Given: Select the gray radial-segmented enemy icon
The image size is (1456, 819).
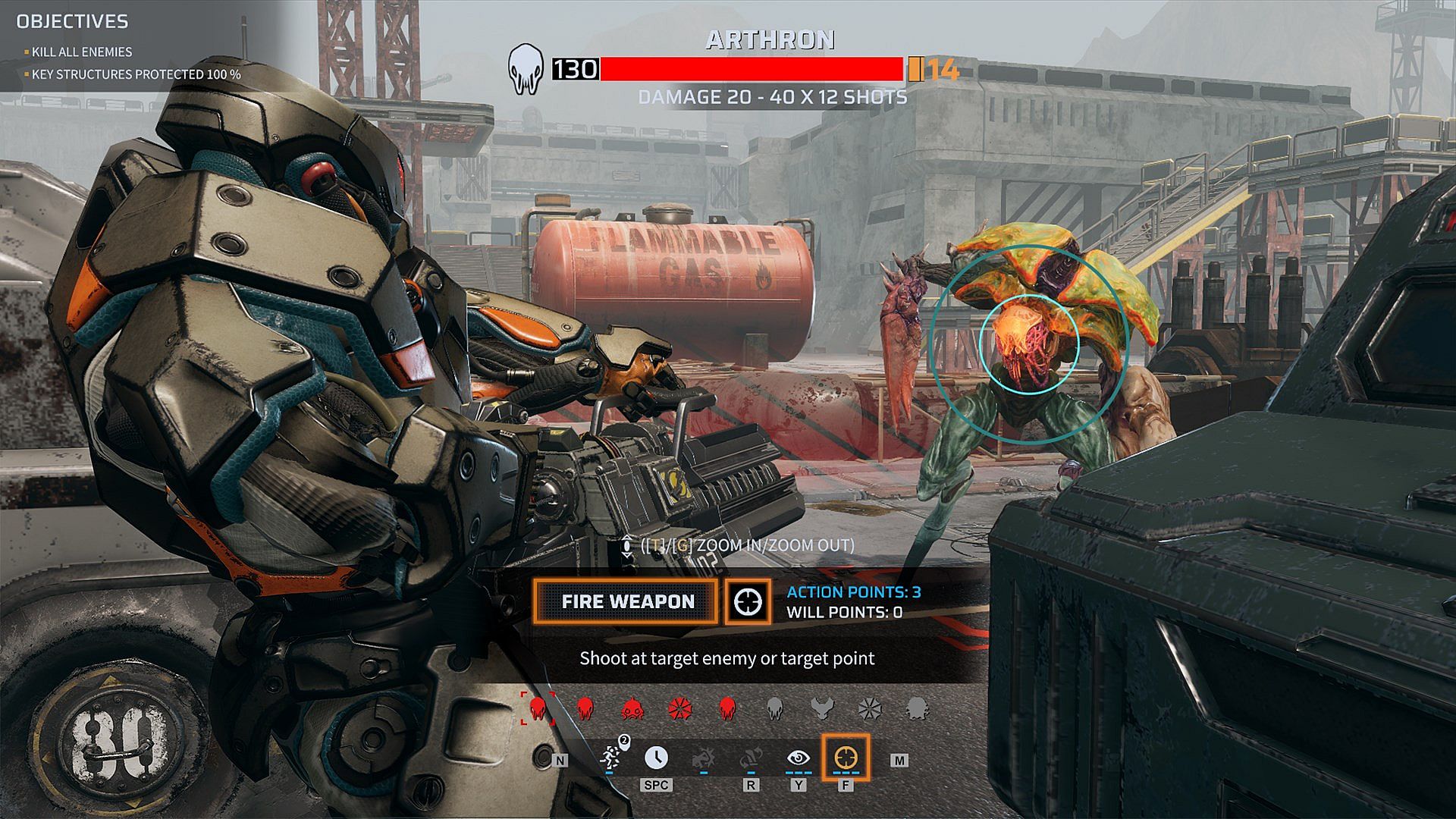Looking at the screenshot, I should (x=869, y=708).
